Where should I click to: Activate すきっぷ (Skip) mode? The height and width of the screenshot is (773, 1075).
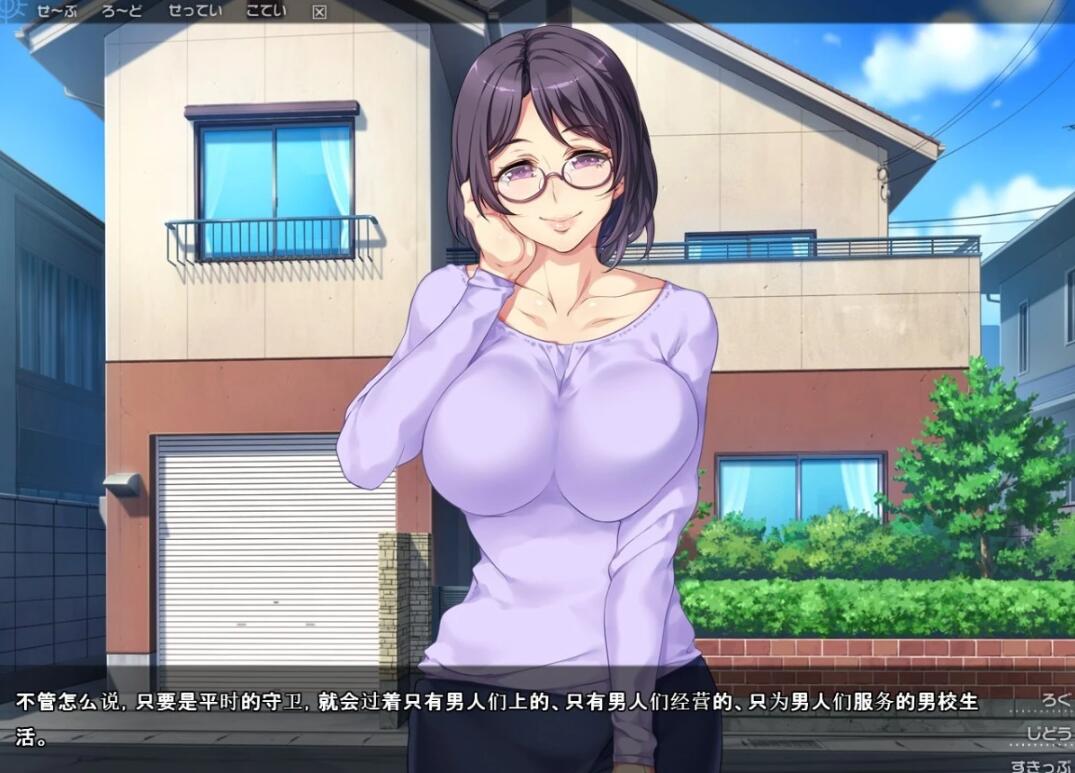tap(1042, 766)
